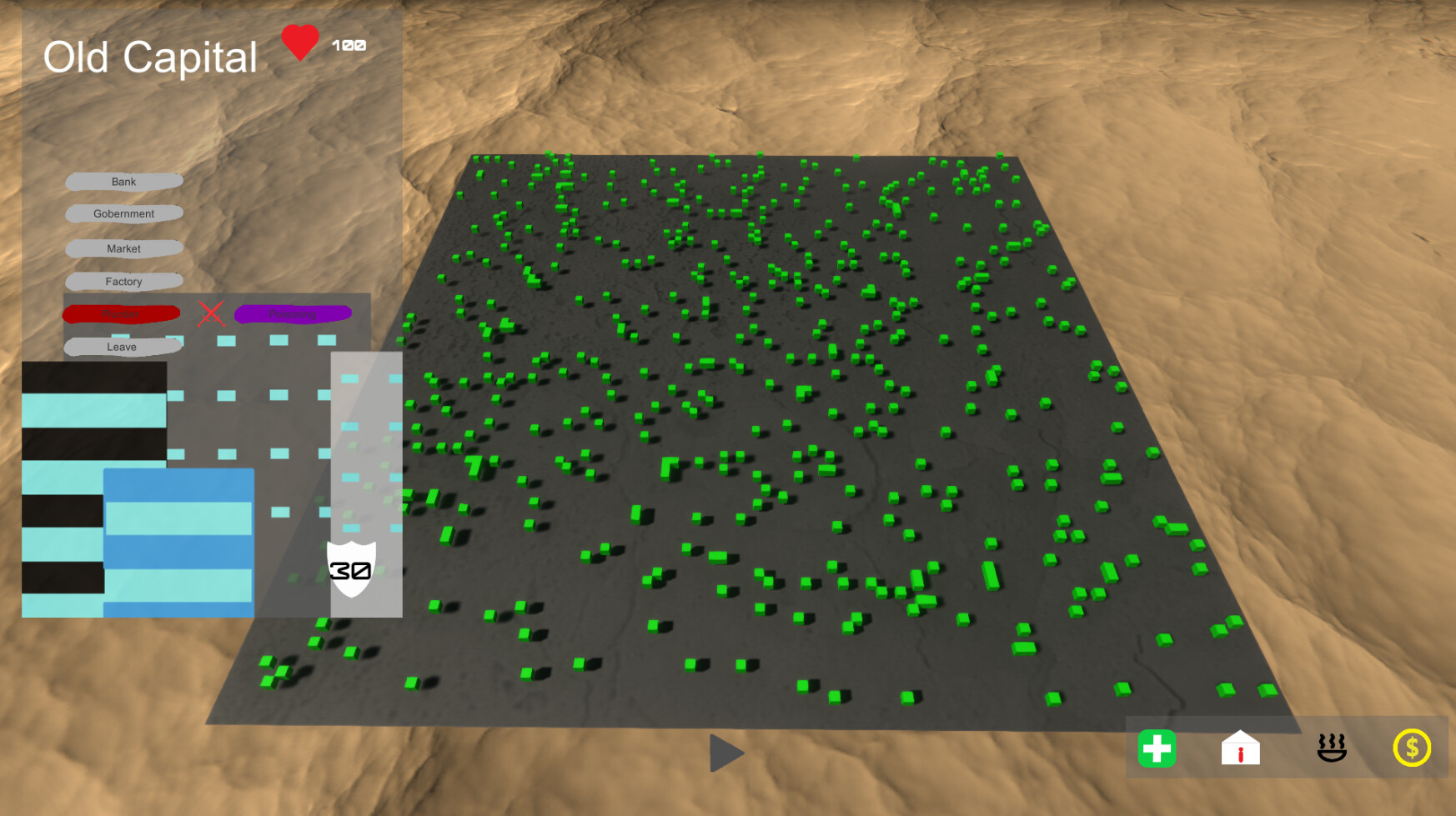Enter the Market
The height and width of the screenshot is (816, 1456).
[123, 248]
